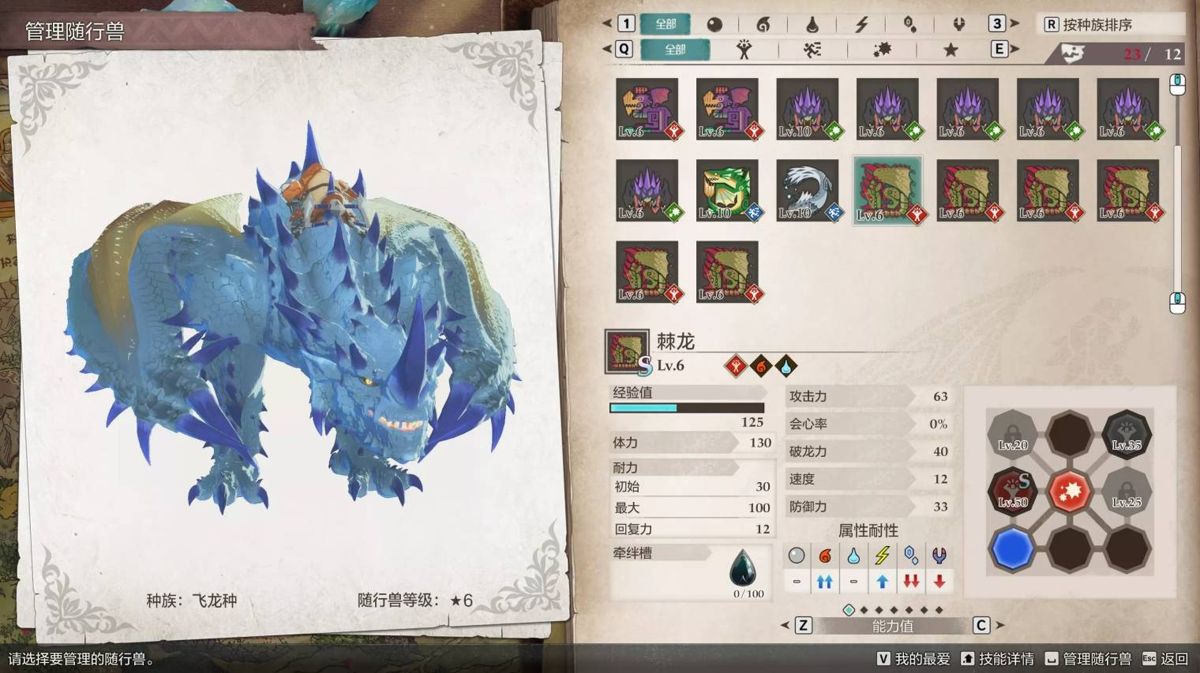Switch to the water element filter
The width and height of the screenshot is (1200, 673).
point(810,24)
